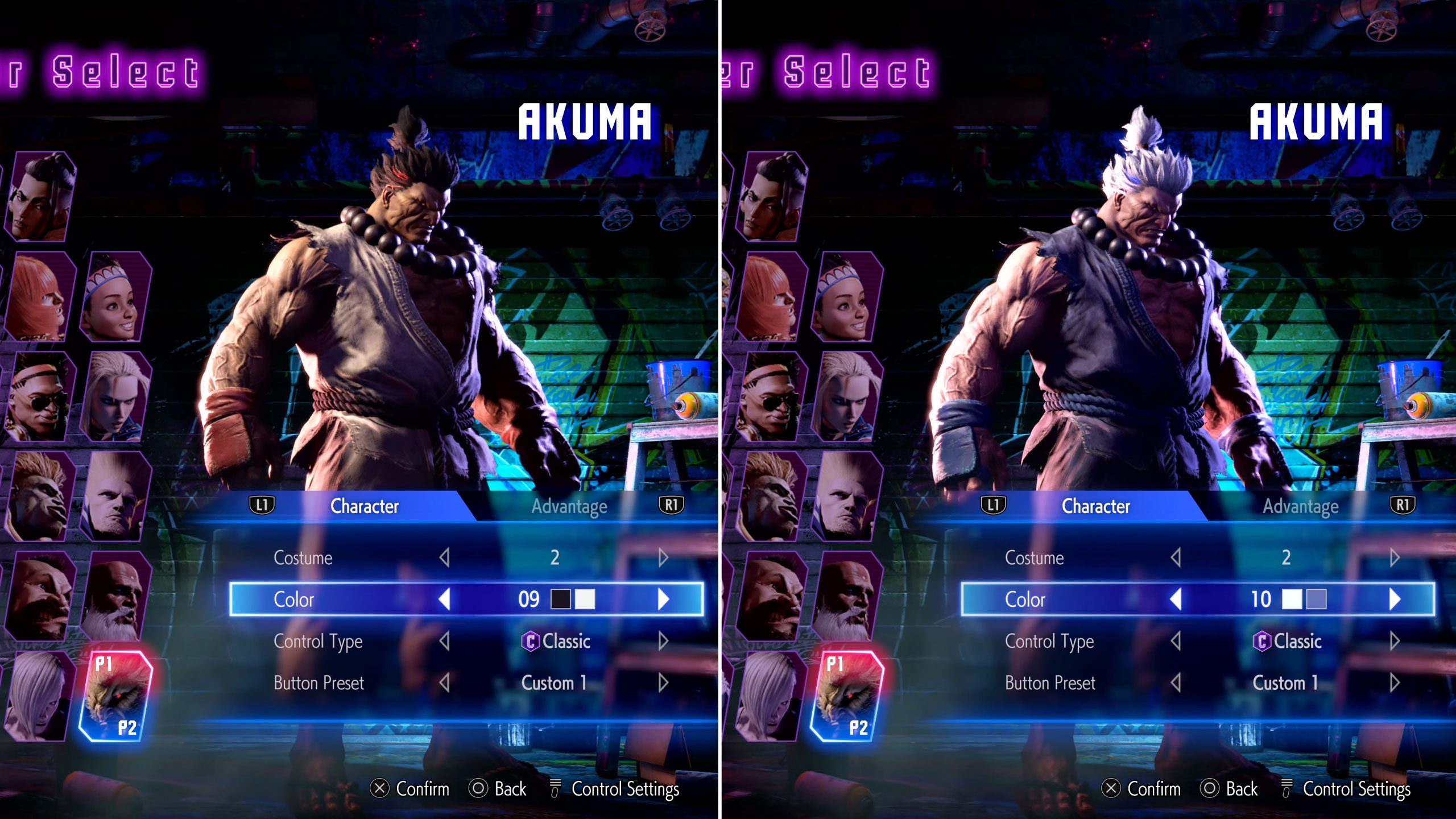This screenshot has width=1456, height=819.
Task: Select the Character tab
Action: click(363, 506)
